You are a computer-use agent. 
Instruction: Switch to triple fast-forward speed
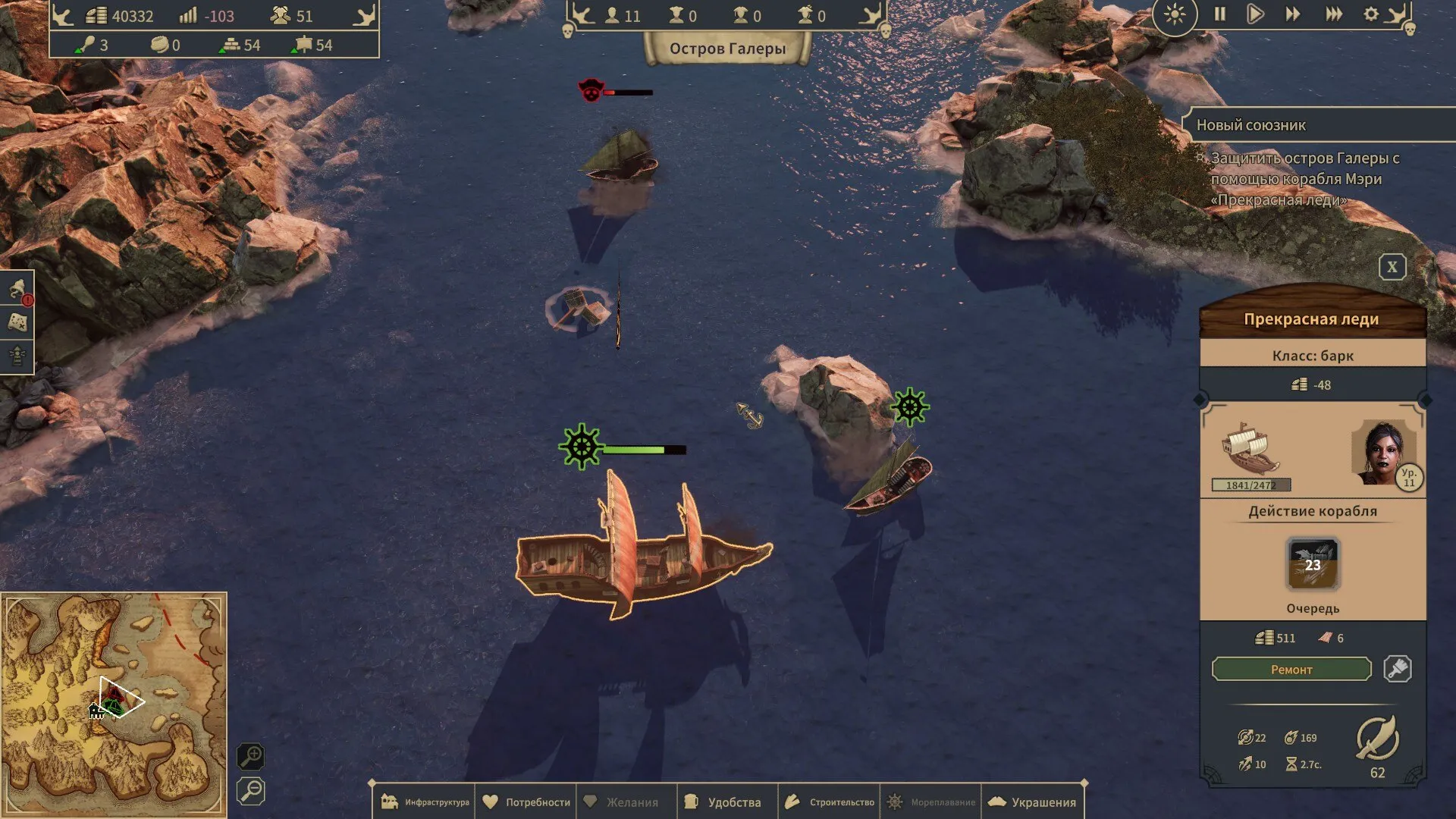pos(1333,14)
